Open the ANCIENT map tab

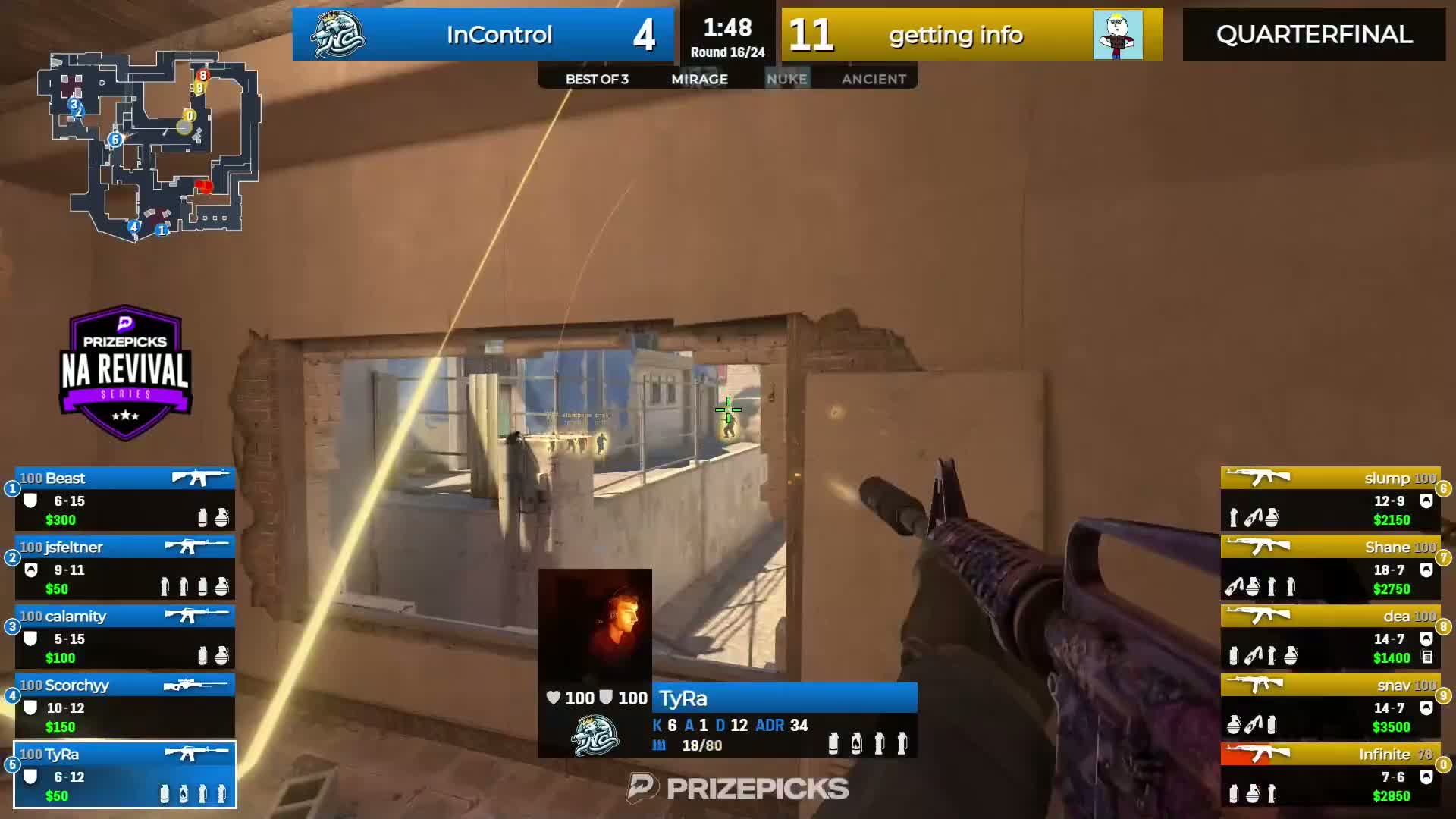click(x=874, y=78)
